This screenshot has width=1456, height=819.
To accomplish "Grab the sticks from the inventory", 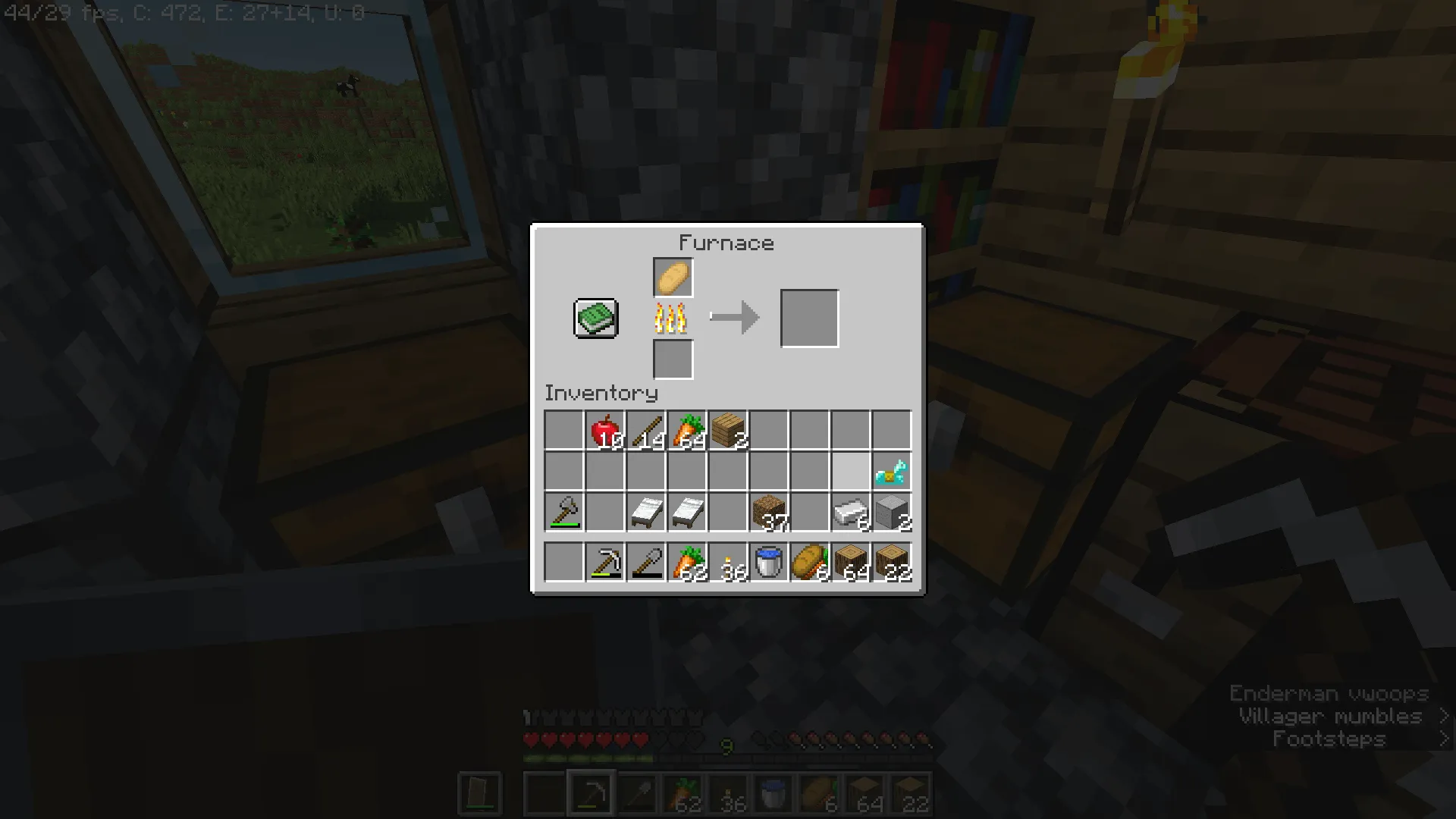I will tap(646, 428).
